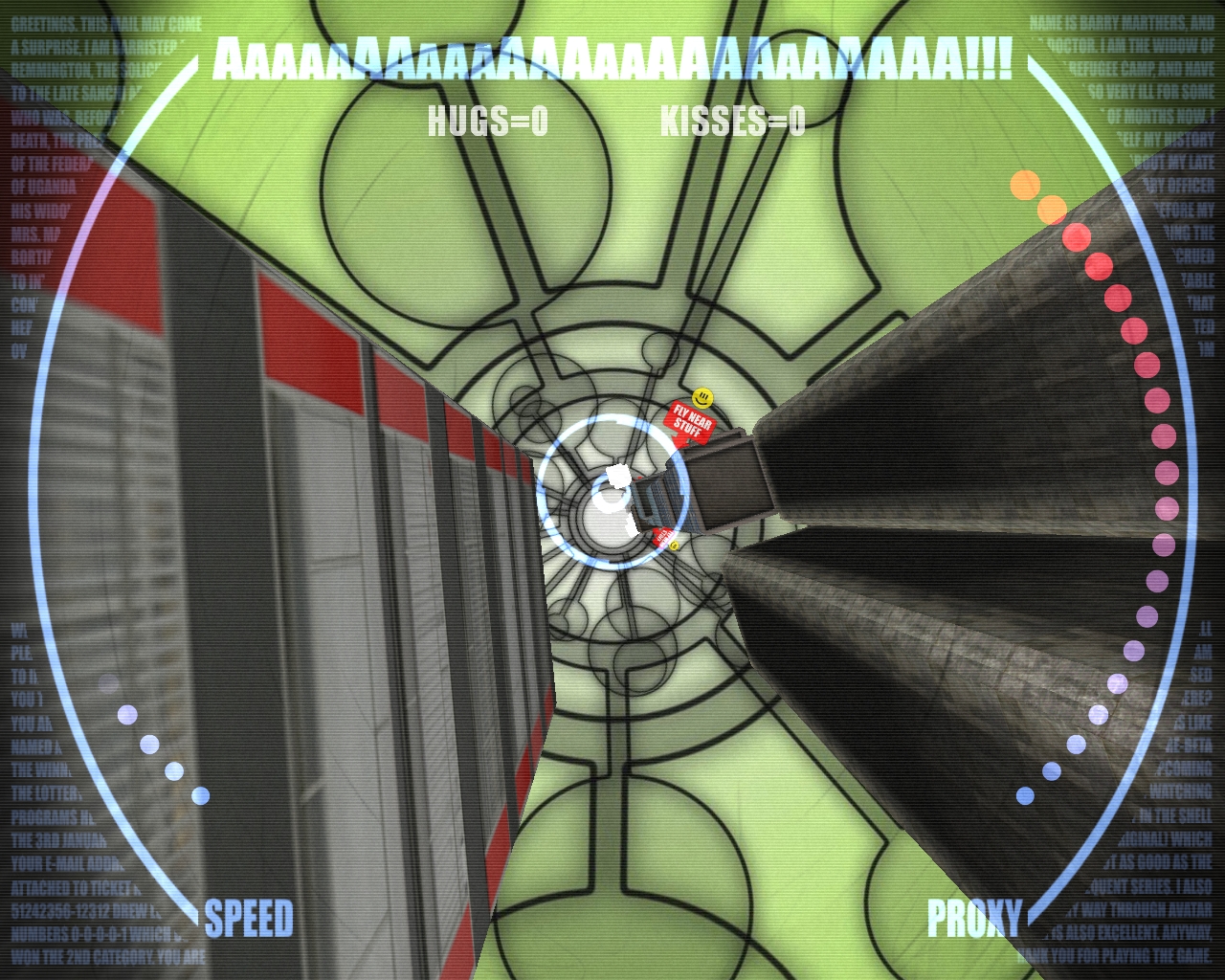Click the small smiley near the building edge
The height and width of the screenshot is (980, 1225).
[x=674, y=546]
